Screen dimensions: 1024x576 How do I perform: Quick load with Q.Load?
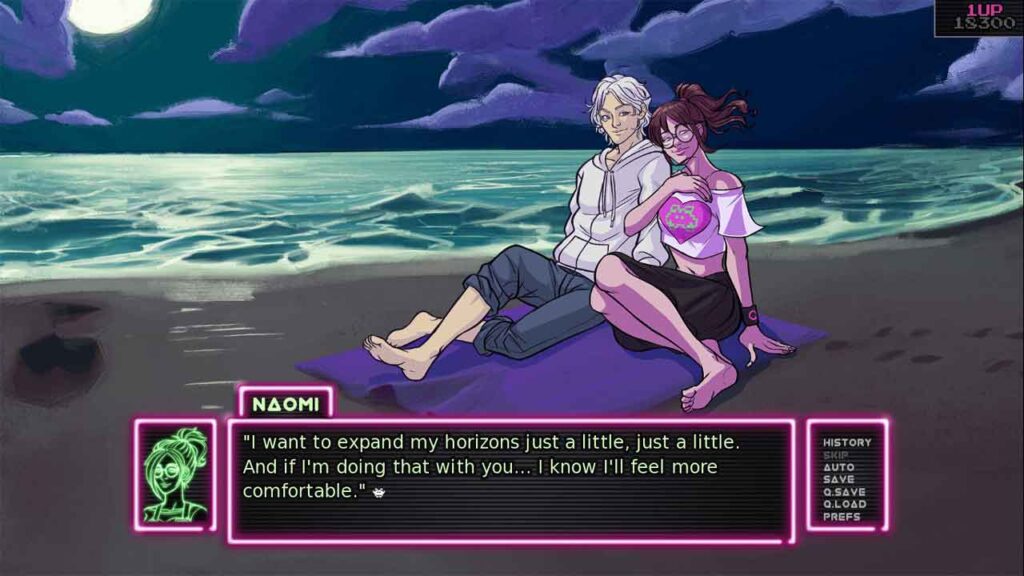coord(844,504)
